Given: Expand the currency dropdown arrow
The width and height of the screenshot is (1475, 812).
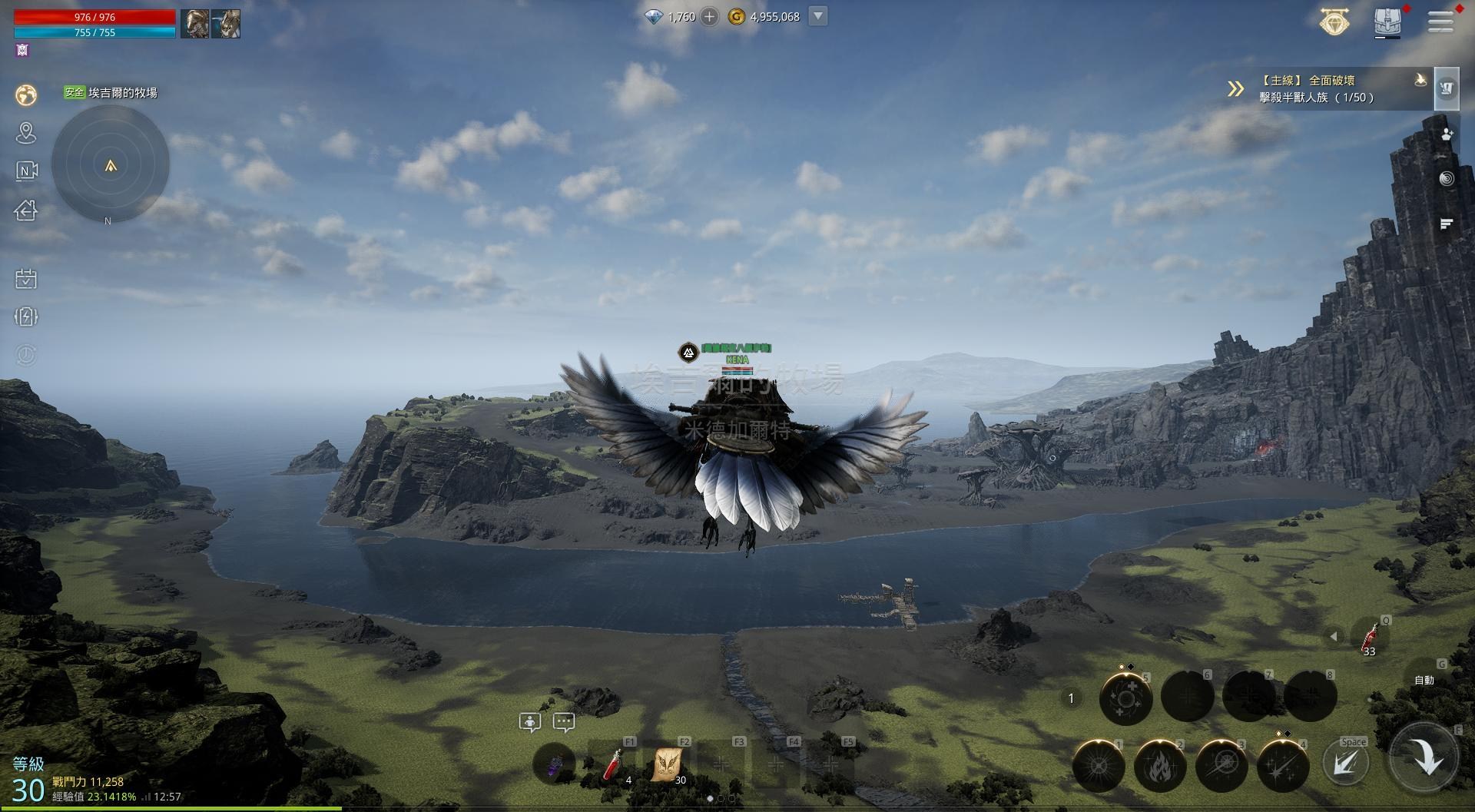Looking at the screenshot, I should 818,16.
